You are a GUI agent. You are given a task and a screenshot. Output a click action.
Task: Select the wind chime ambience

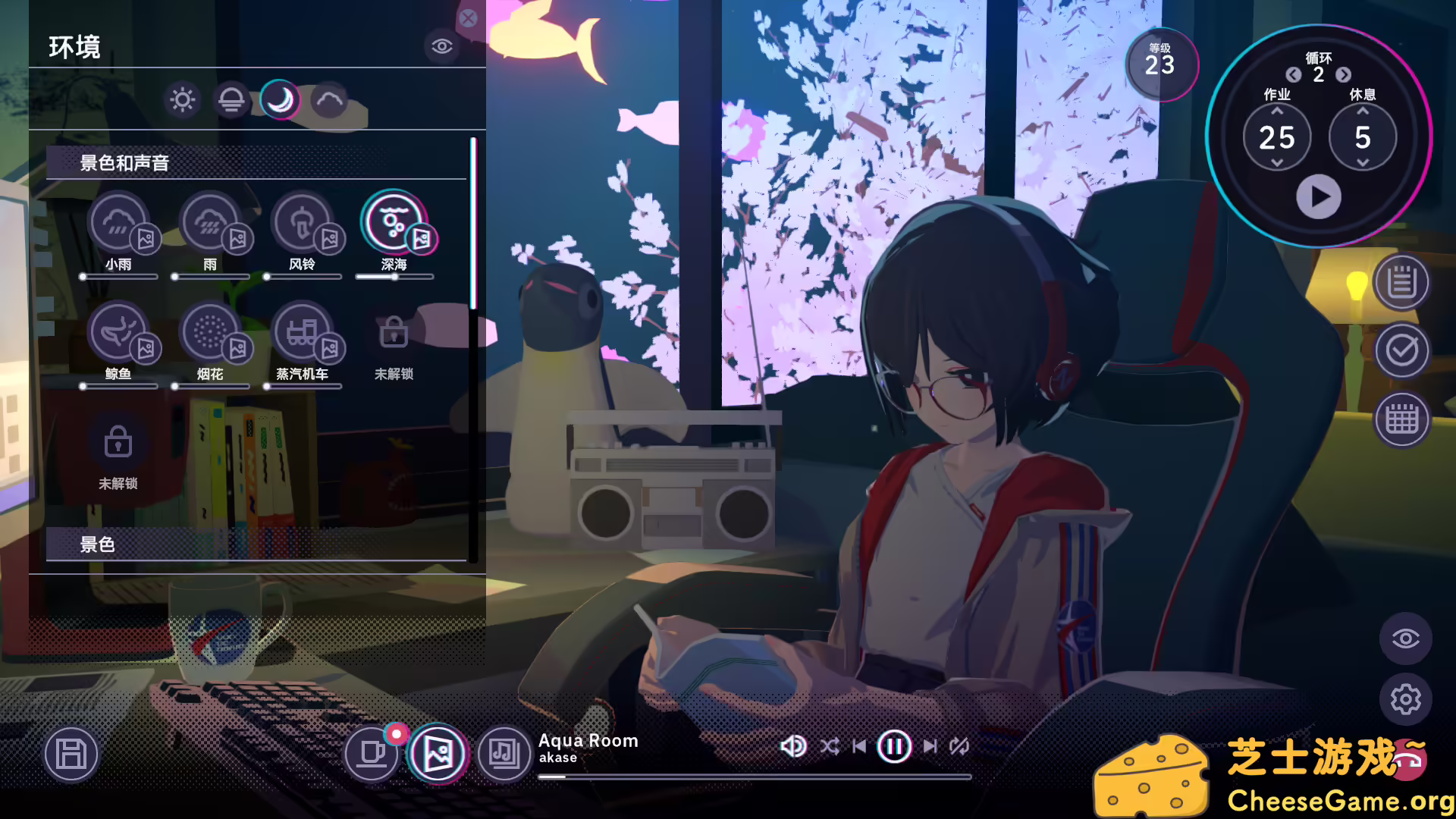pos(303,222)
